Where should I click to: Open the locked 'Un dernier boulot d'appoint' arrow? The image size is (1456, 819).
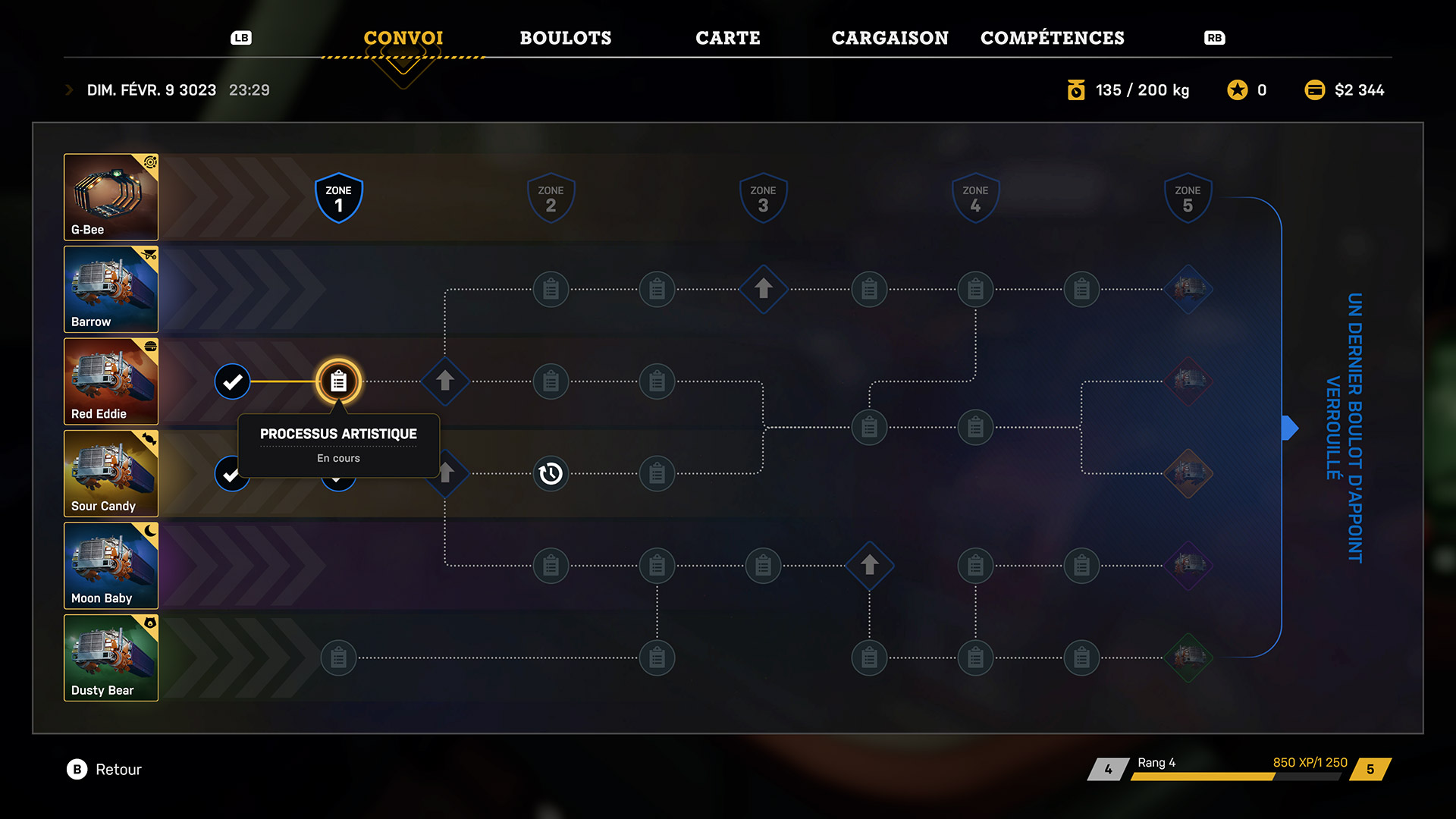1290,428
